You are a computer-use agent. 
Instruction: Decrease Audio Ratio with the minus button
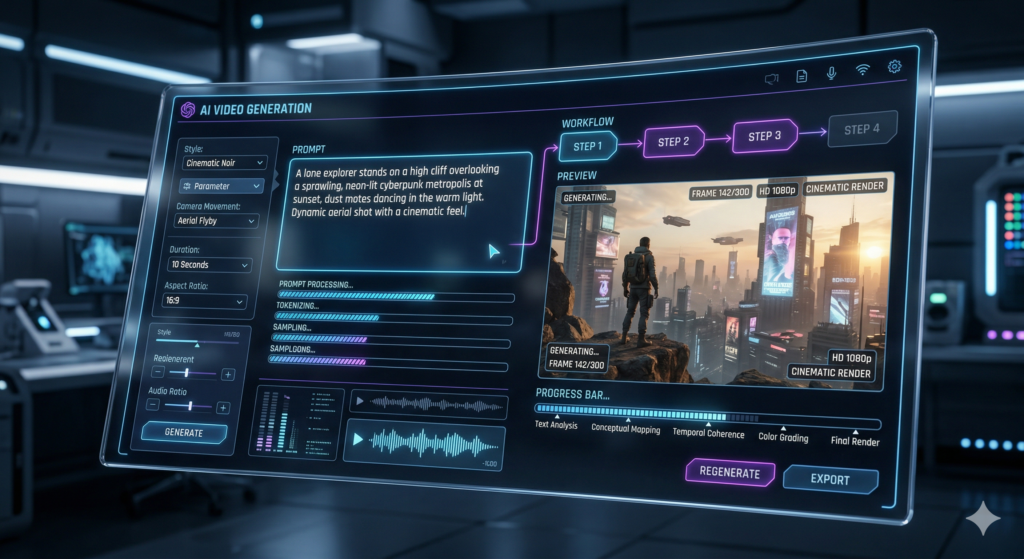[153, 405]
